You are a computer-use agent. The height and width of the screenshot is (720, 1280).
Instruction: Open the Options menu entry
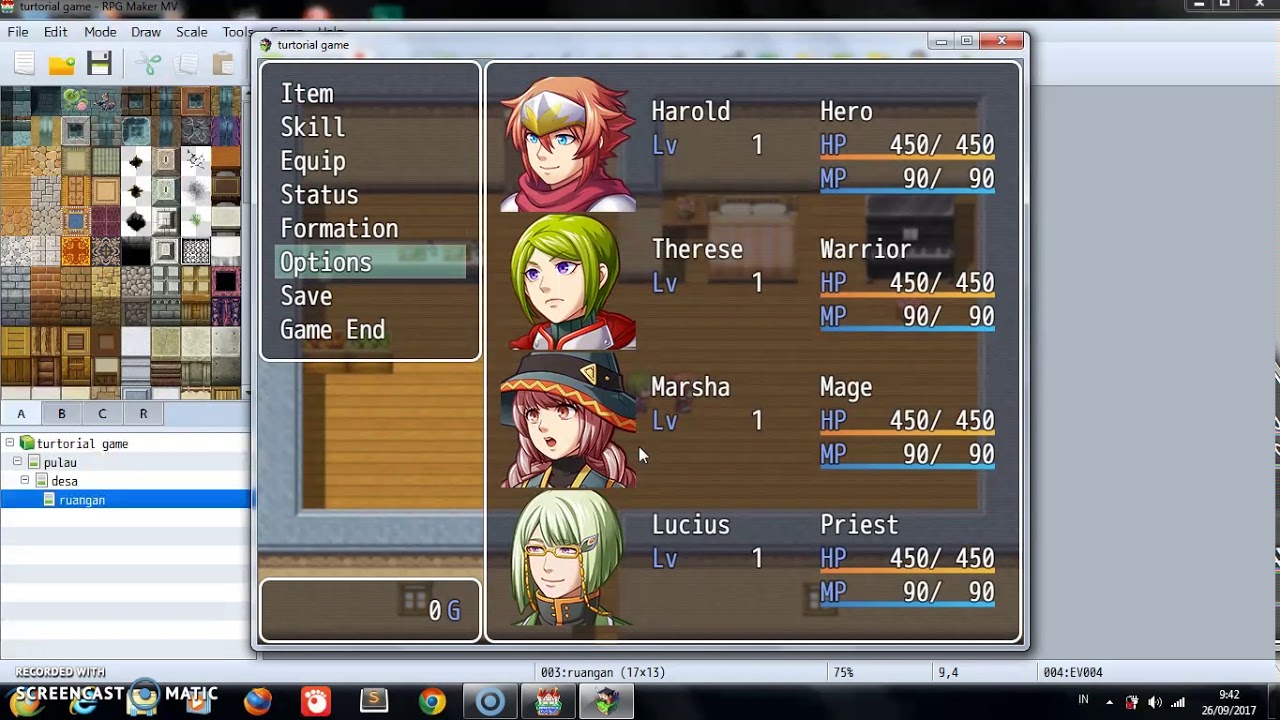pos(326,263)
